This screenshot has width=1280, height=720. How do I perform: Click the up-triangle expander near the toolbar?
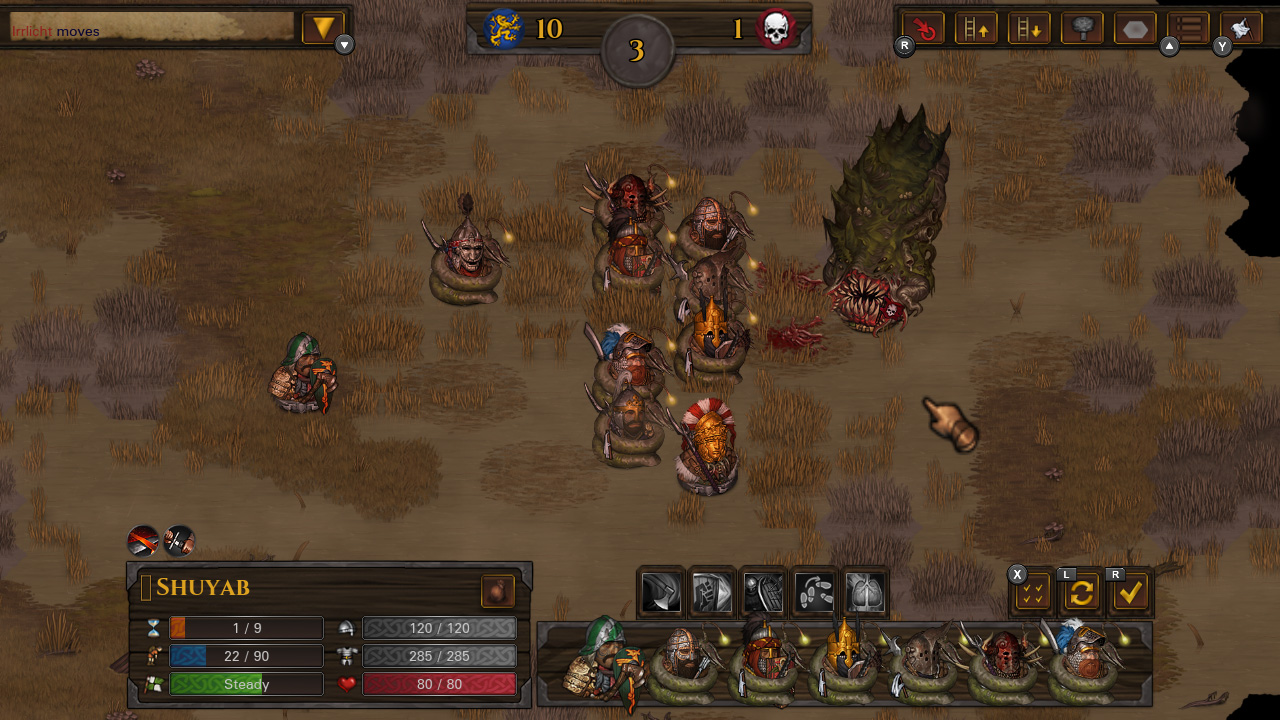click(x=1170, y=46)
